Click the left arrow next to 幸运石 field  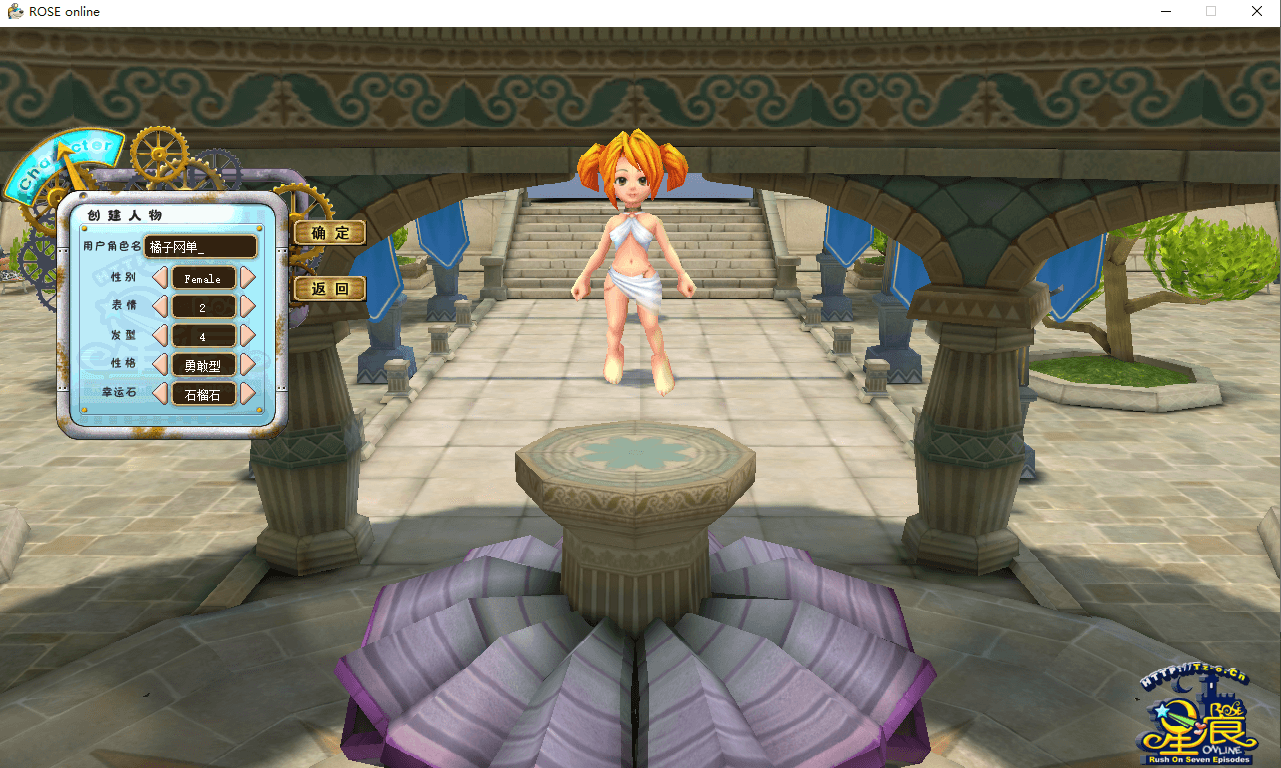[160, 393]
